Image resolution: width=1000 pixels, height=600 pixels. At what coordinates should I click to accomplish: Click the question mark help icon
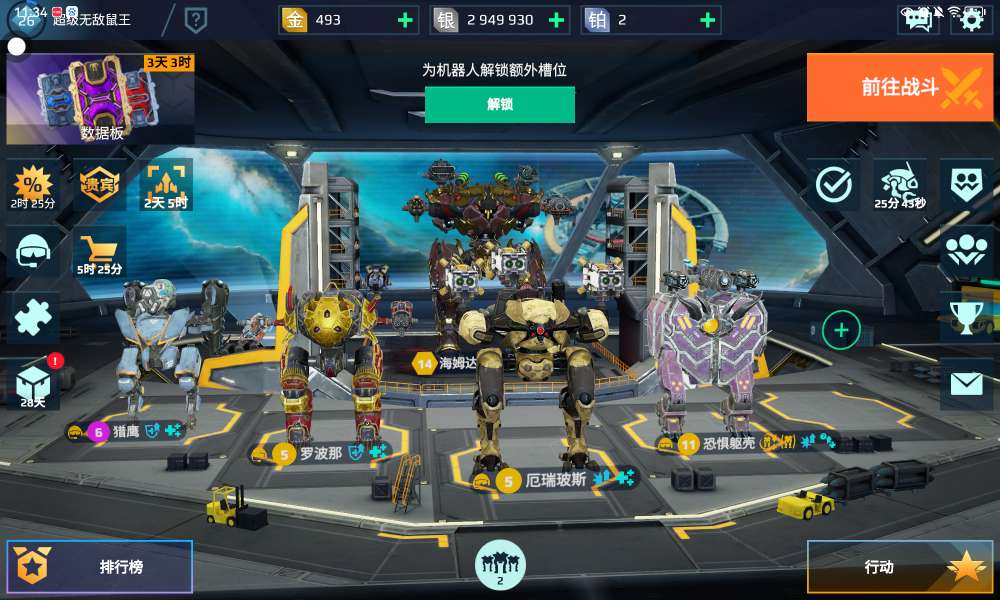196,19
